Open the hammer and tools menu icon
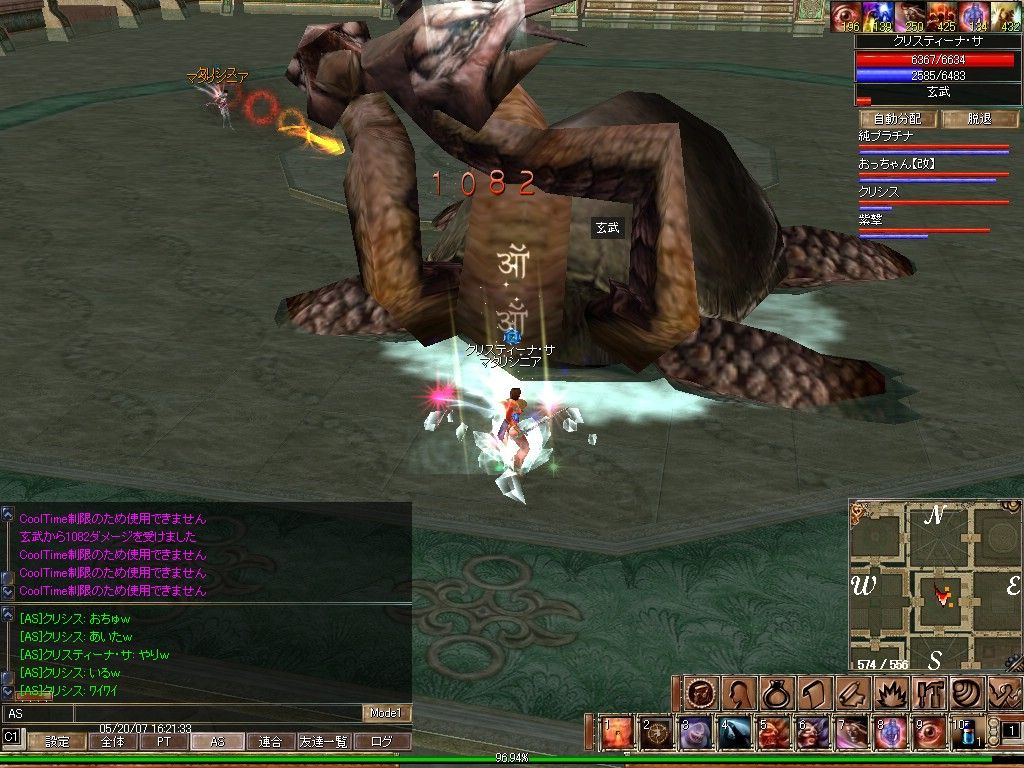The width and height of the screenshot is (1024, 768). [x=929, y=693]
